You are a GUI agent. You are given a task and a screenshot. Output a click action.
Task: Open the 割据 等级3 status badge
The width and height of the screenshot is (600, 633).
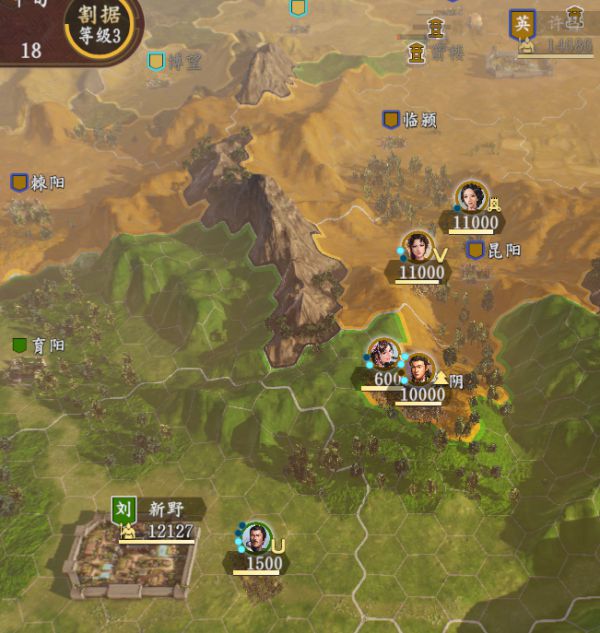coord(100,26)
